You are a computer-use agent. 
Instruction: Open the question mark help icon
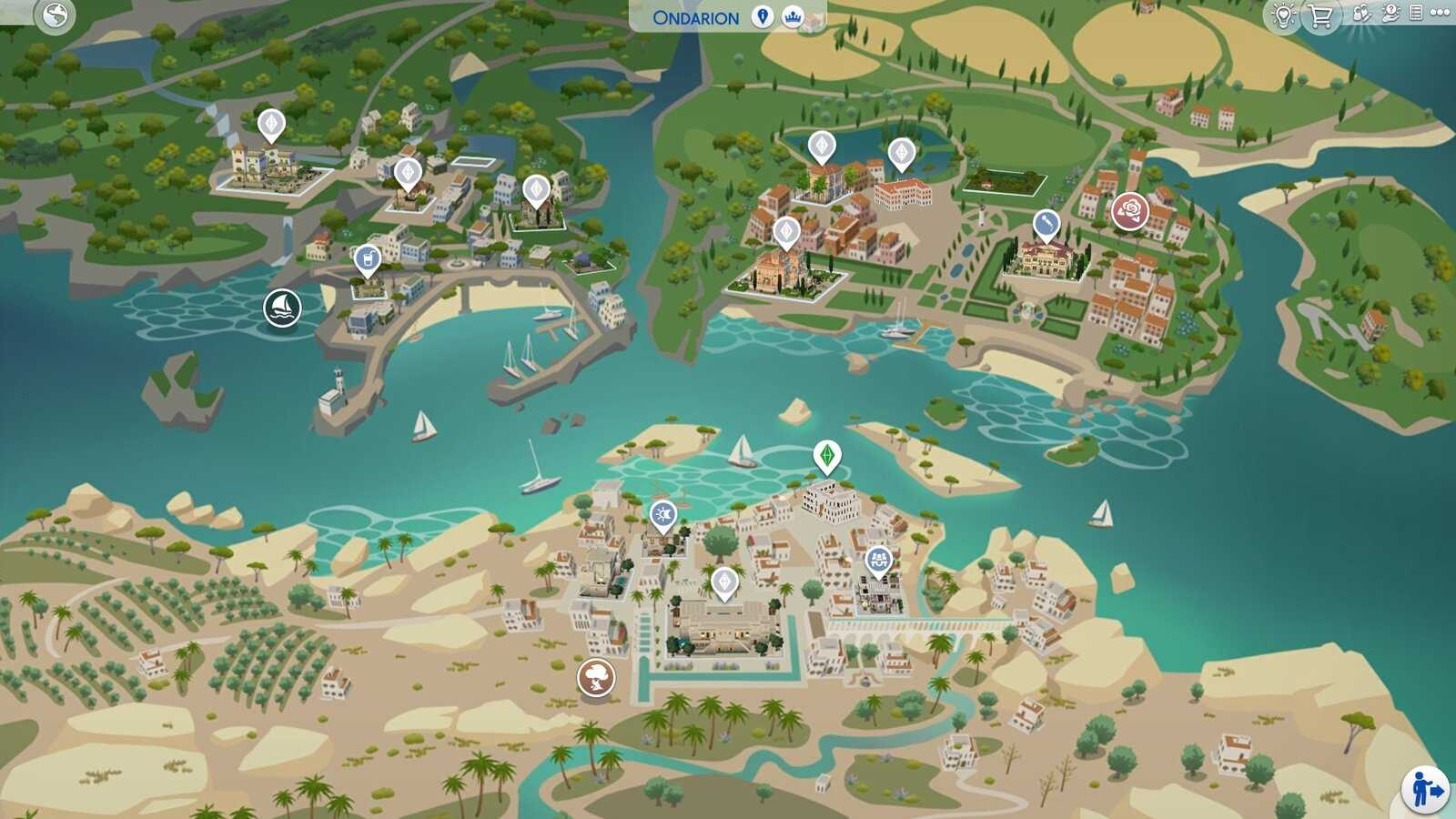pyautogui.click(x=1390, y=13)
